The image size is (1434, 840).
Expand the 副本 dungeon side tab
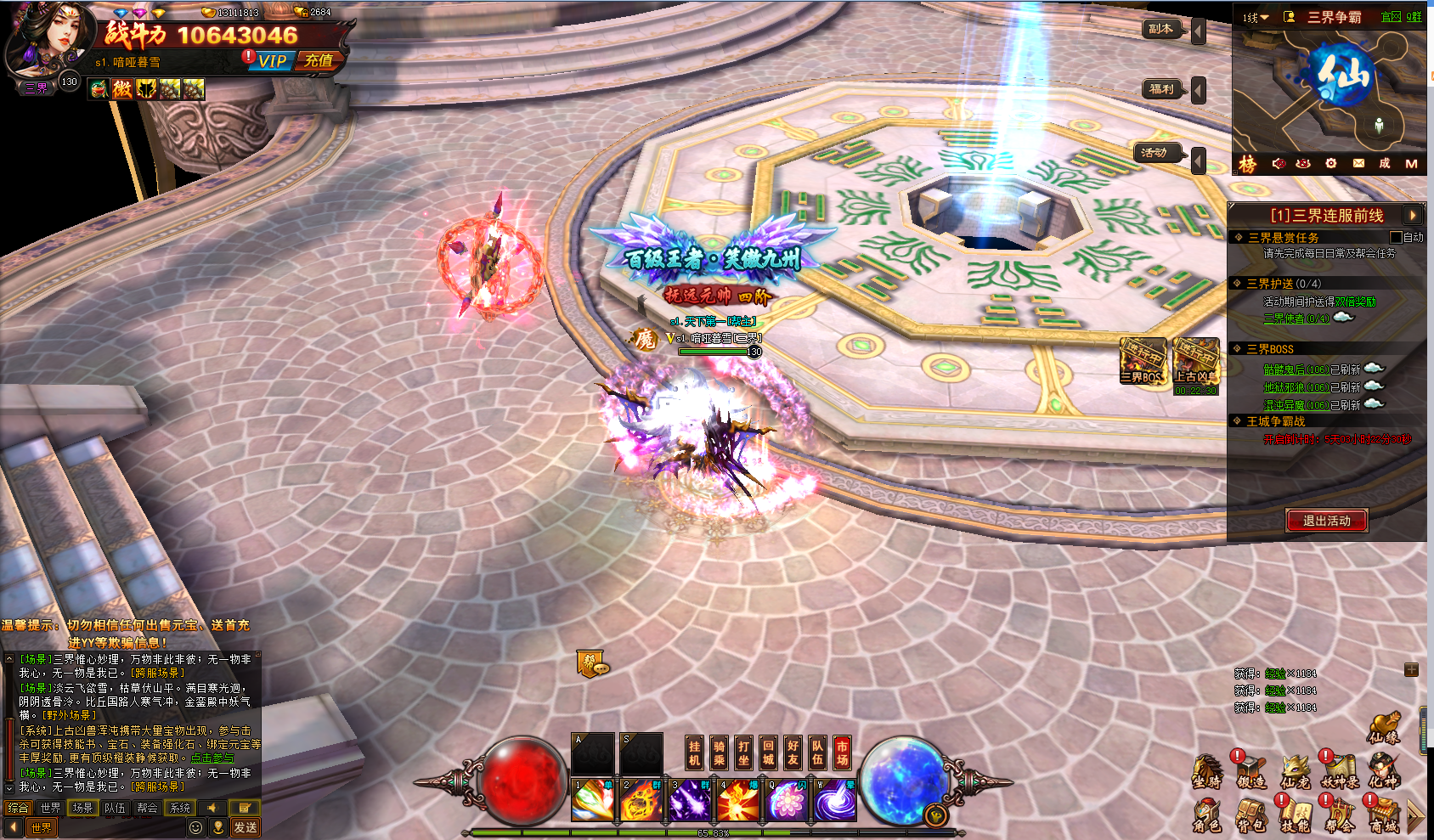point(1161,30)
